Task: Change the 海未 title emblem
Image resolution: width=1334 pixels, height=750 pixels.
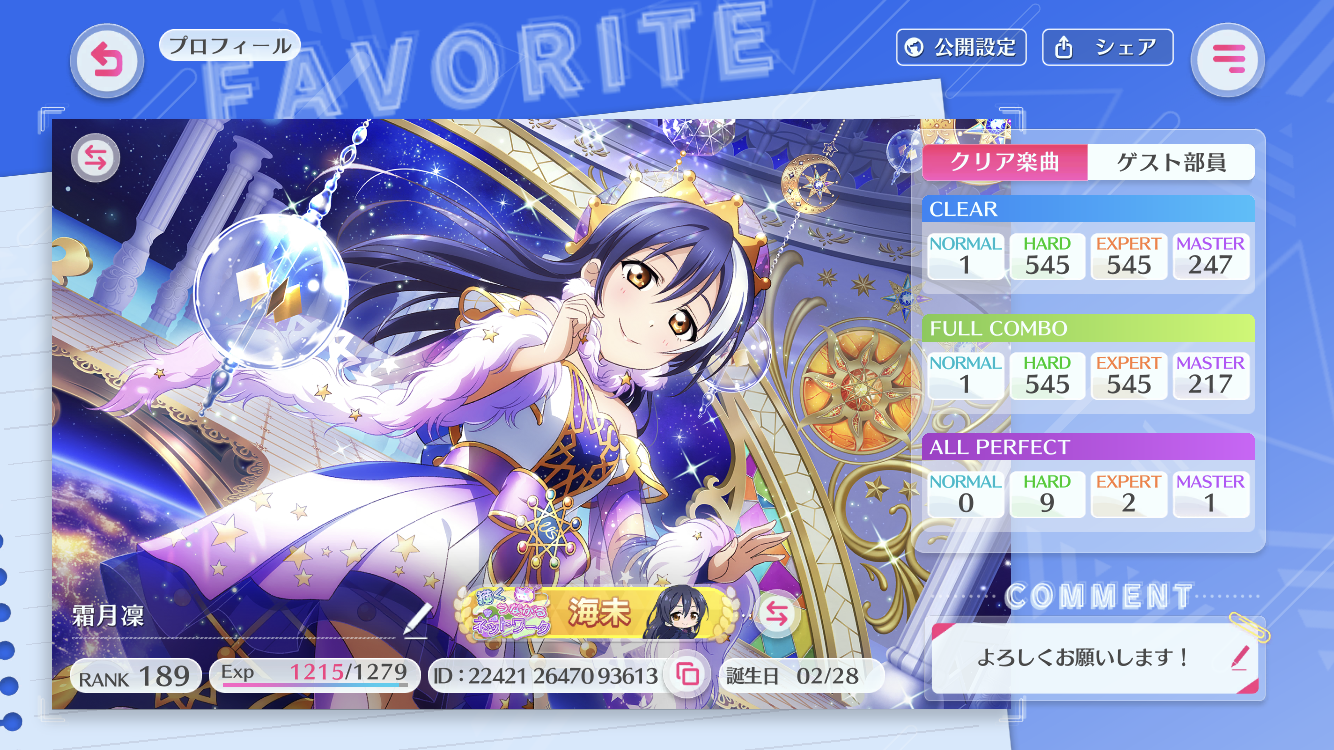Action: tap(776, 614)
